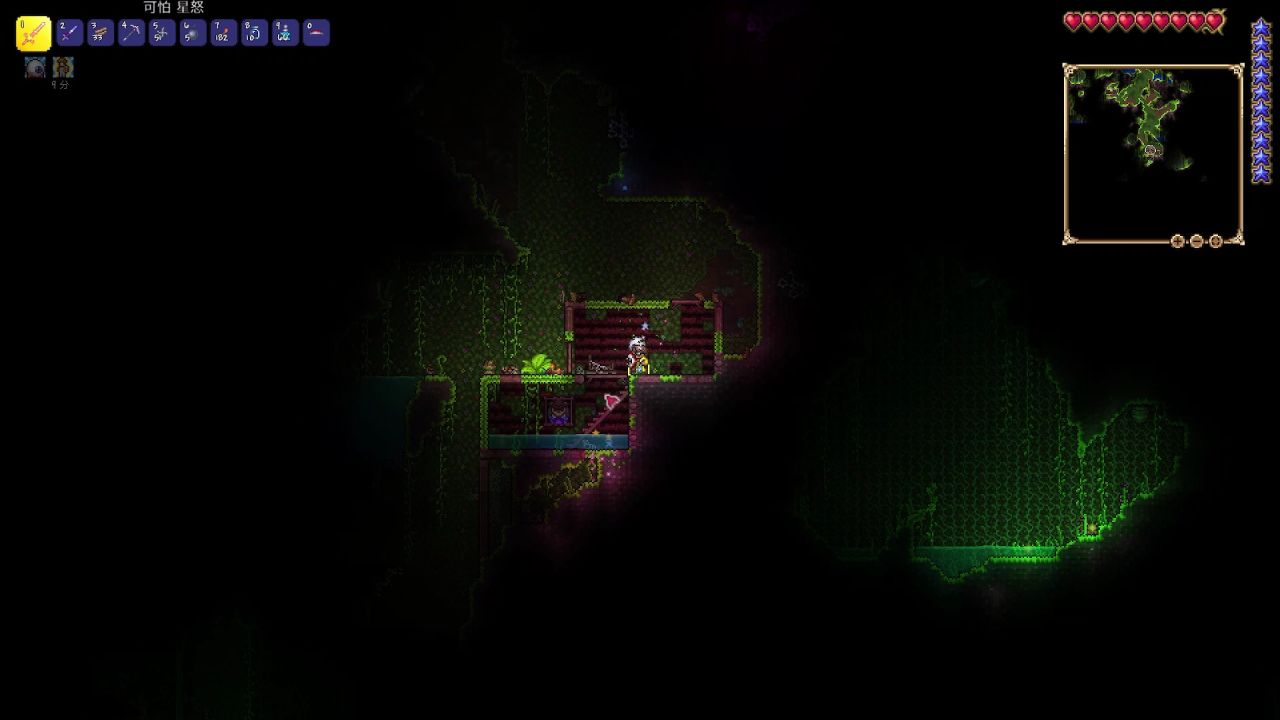This screenshot has width=1280, height=720.
Task: Select the purple sword in hotbar slot 2
Action: click(x=69, y=33)
